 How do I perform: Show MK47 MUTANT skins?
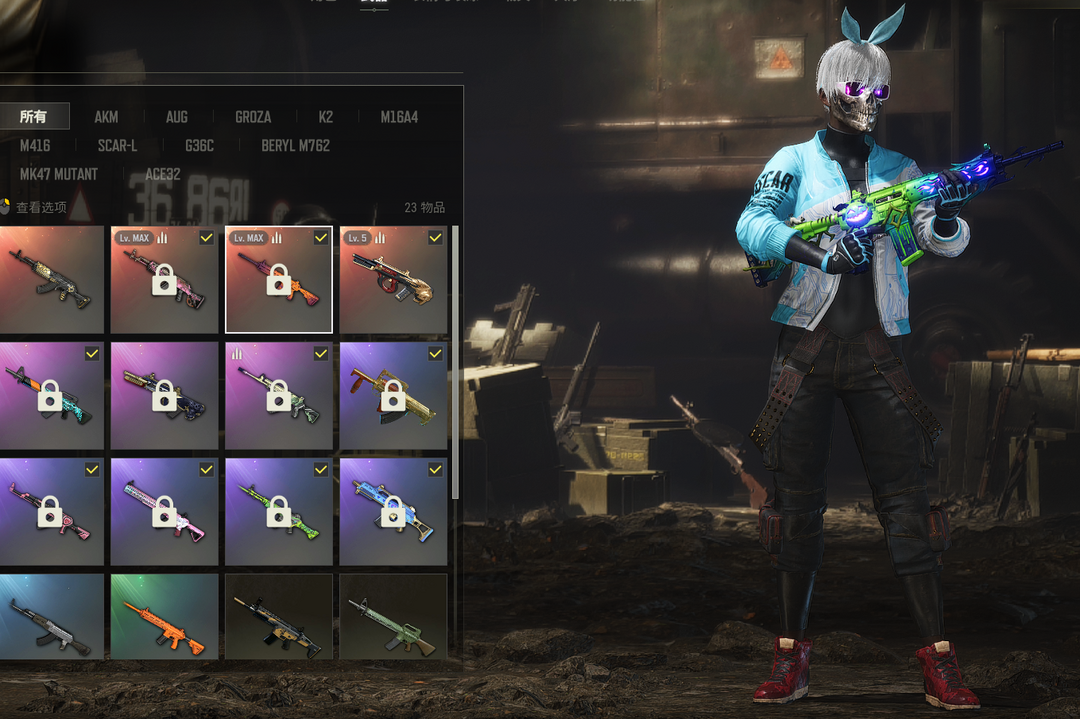59,174
